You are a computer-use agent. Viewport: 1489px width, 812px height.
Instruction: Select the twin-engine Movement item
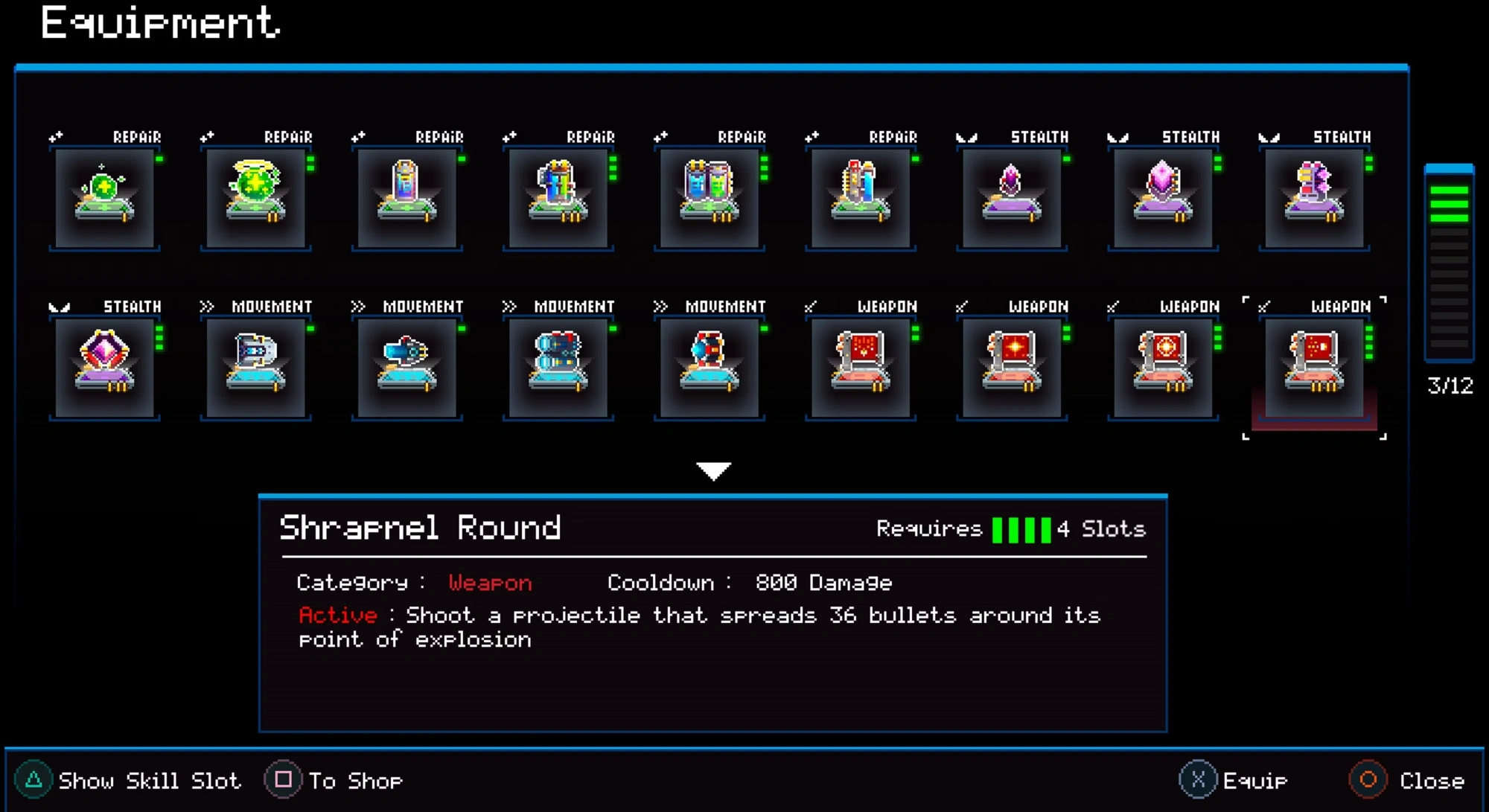(x=558, y=368)
